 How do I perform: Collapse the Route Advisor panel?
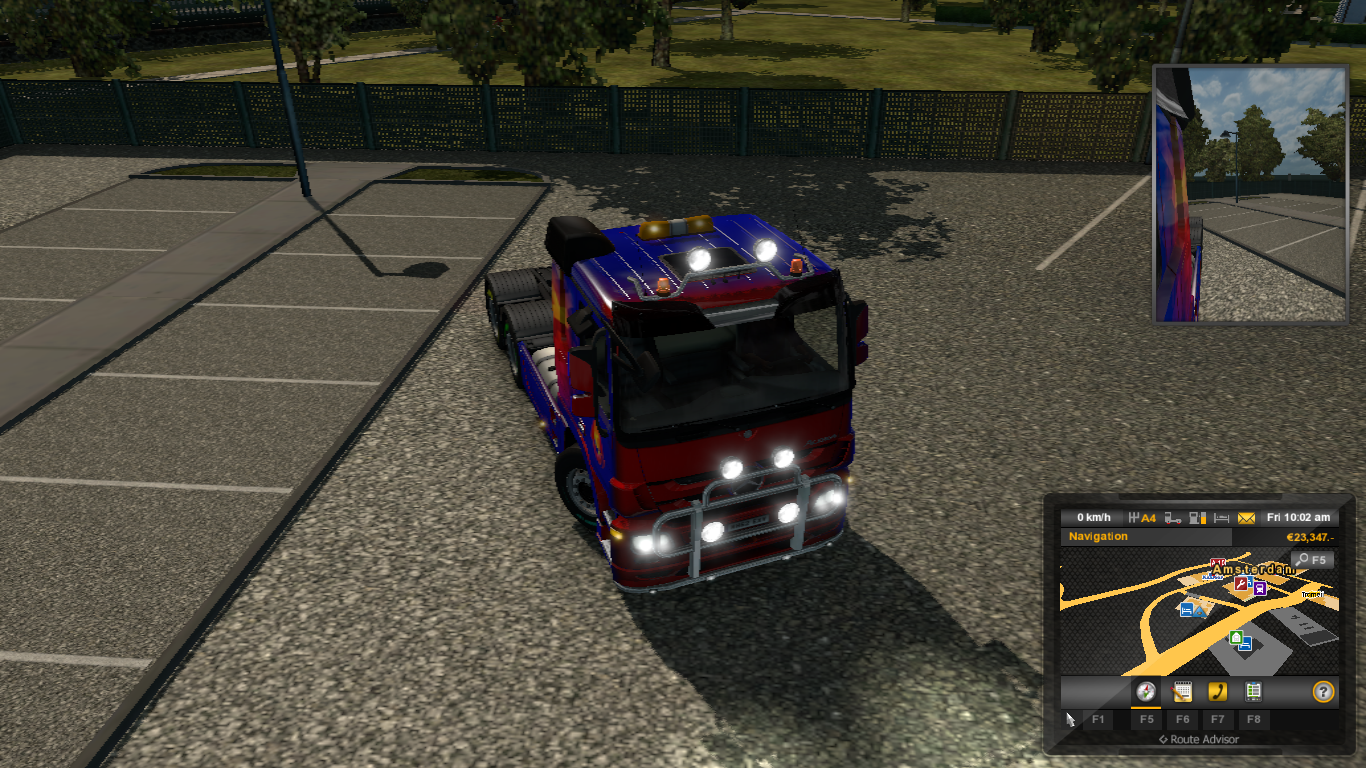click(1199, 739)
